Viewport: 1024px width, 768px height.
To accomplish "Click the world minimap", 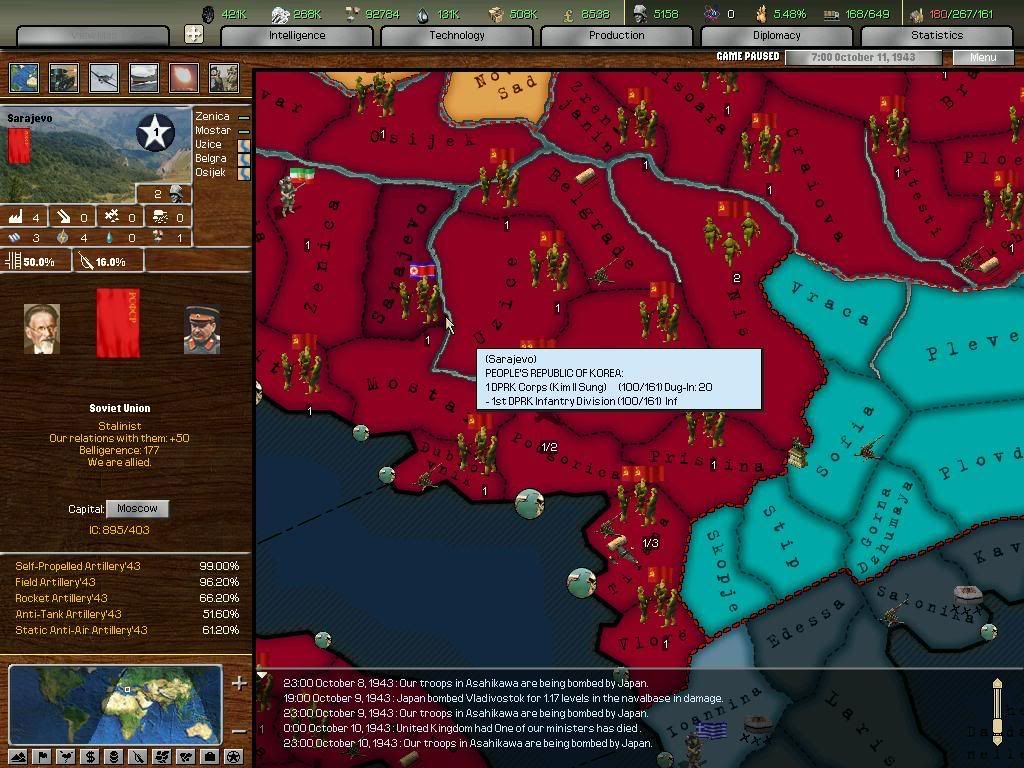I will coord(115,704).
